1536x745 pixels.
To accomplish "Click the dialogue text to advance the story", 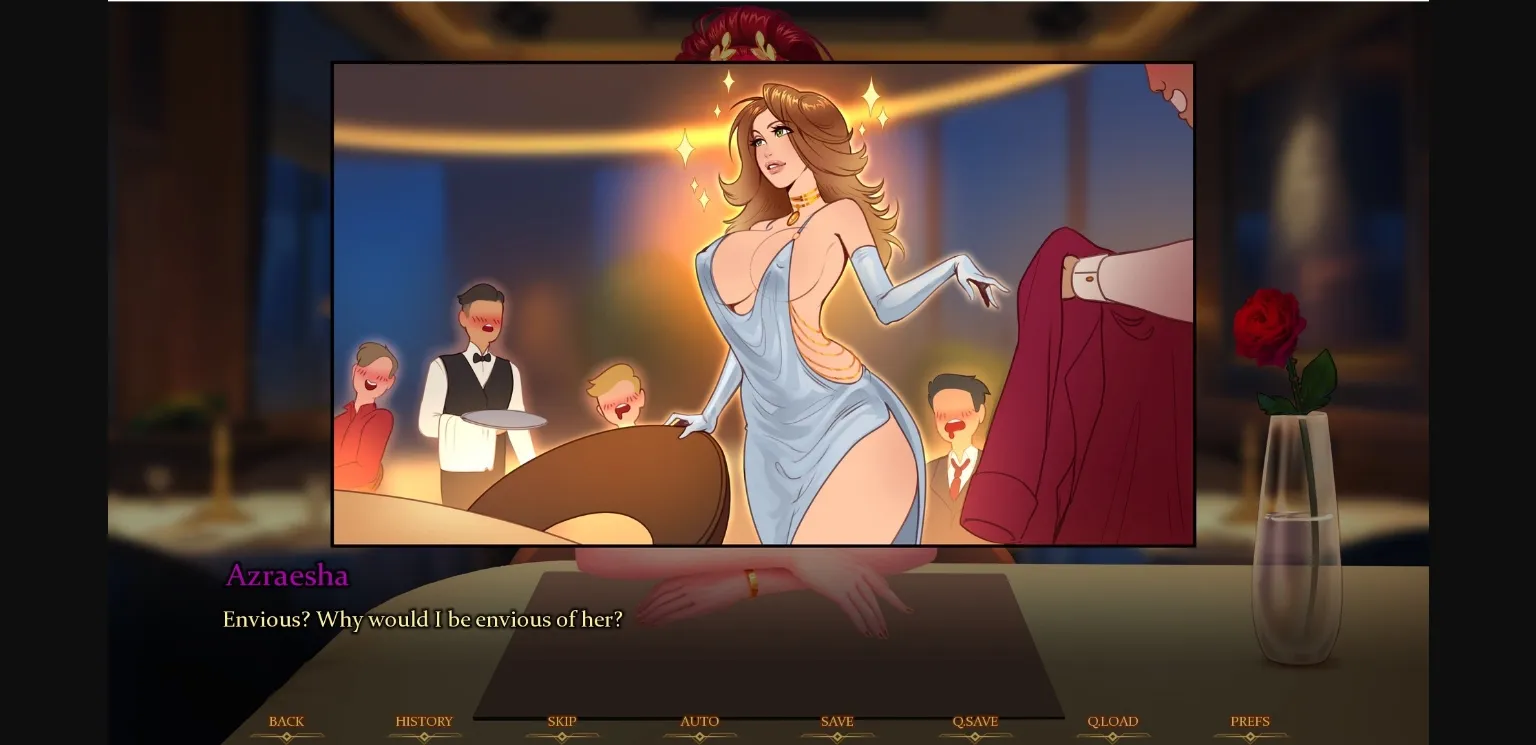I will (x=420, y=619).
